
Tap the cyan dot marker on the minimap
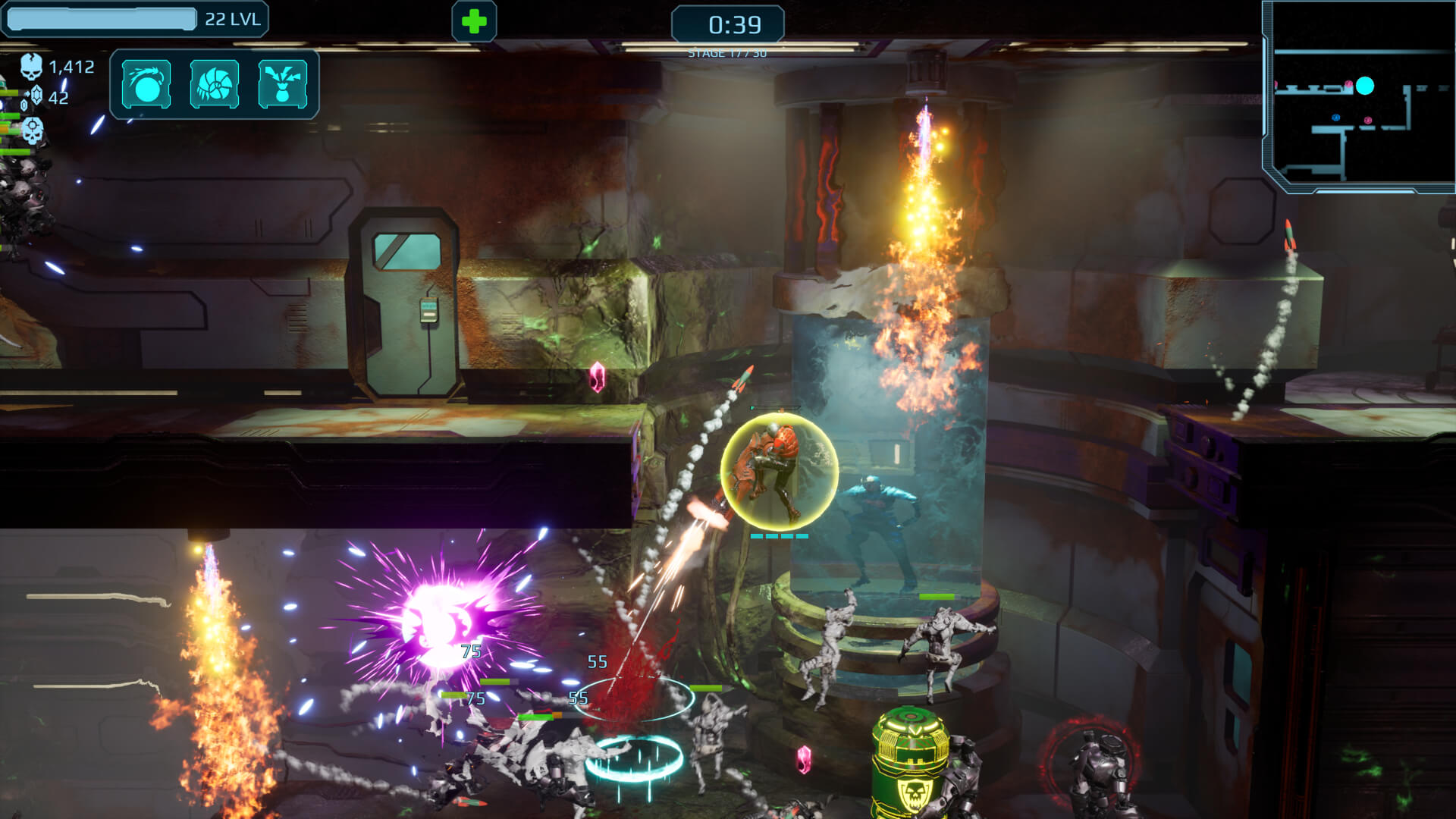(1365, 86)
